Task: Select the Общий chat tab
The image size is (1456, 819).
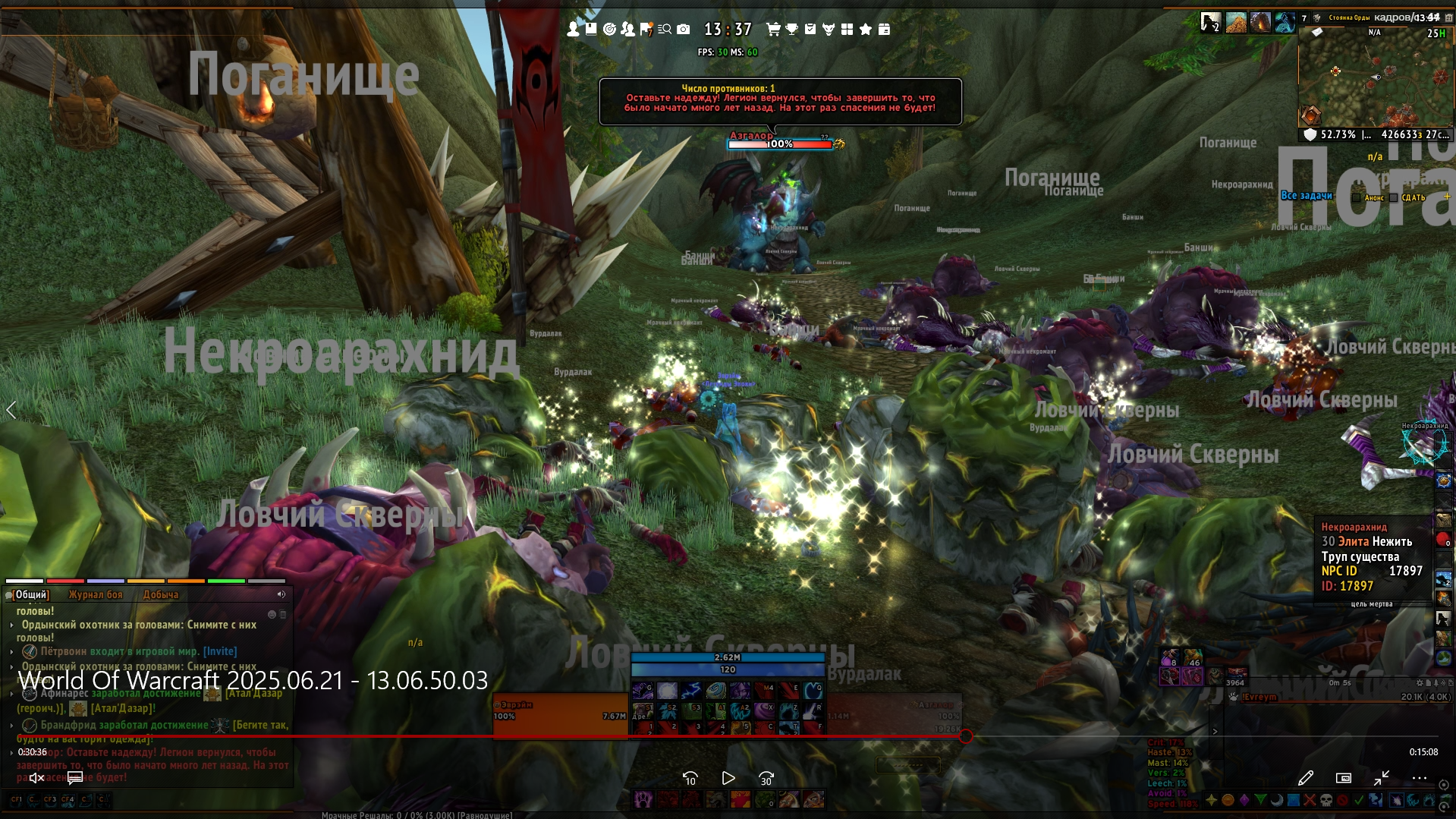Action: pos(31,594)
